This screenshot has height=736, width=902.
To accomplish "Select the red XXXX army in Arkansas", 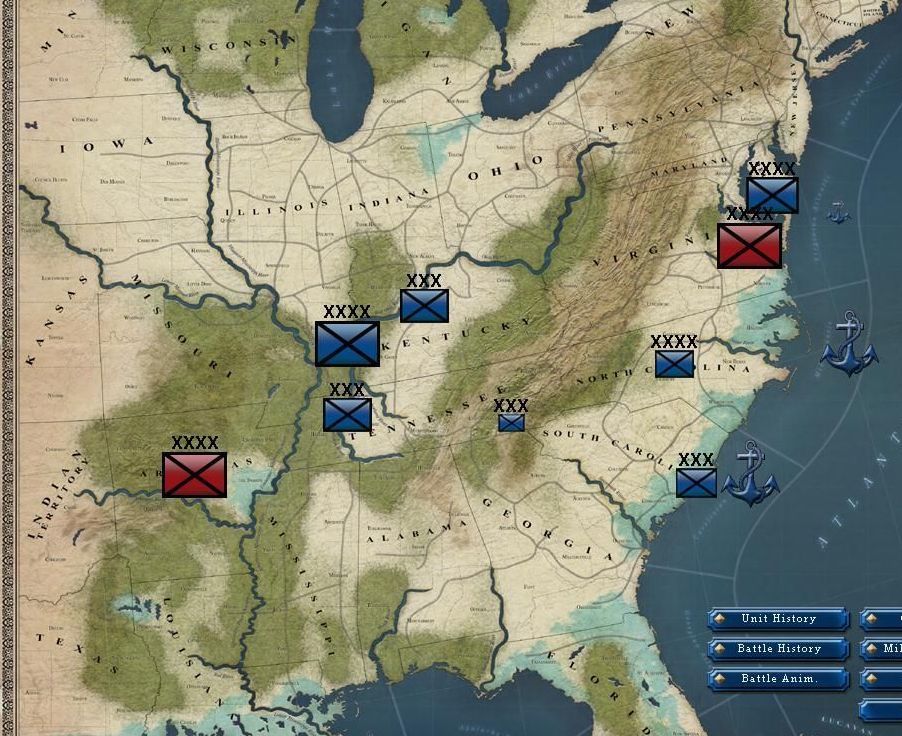I will click(x=194, y=474).
